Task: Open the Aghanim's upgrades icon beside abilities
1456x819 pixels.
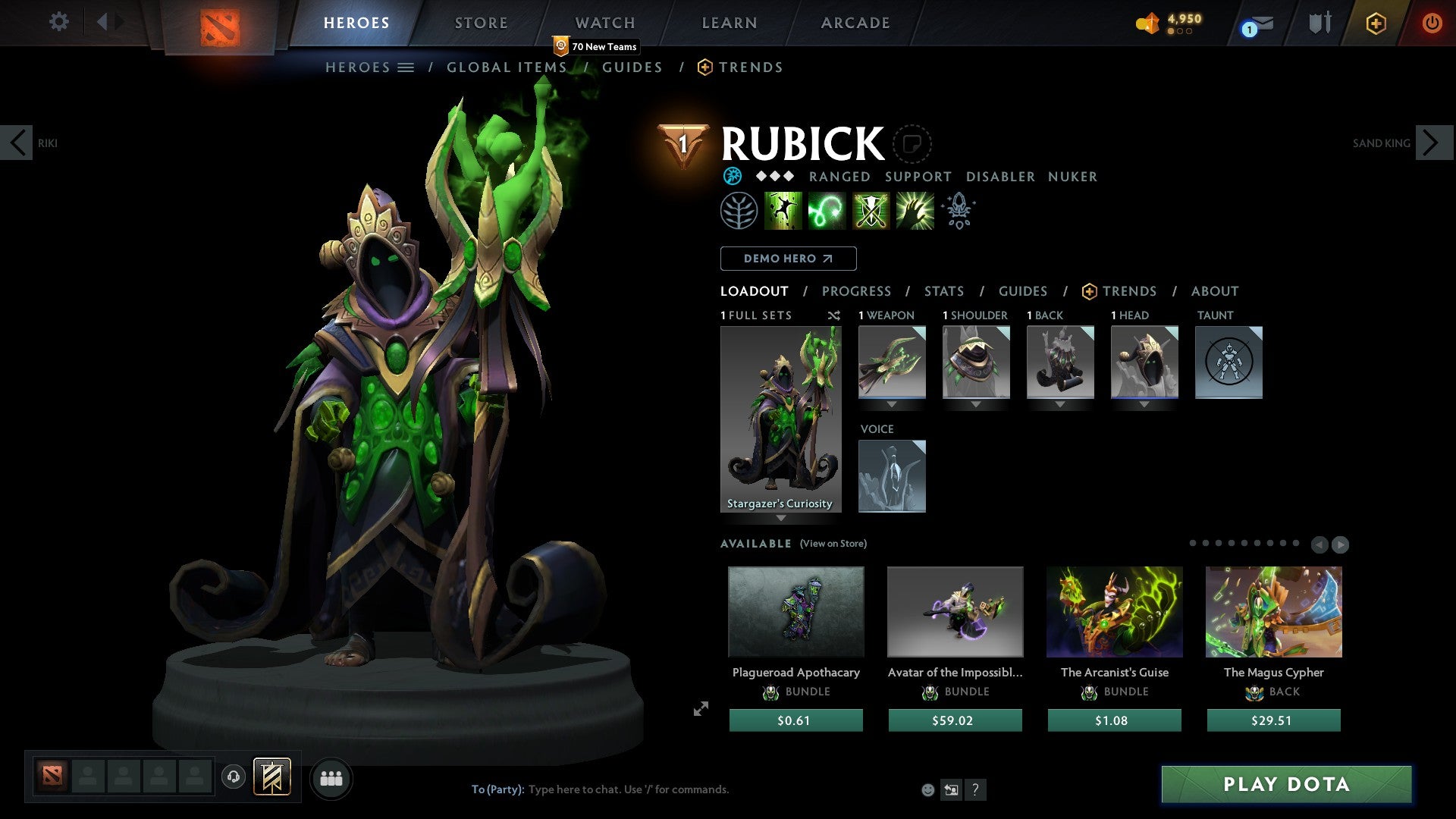Action: (958, 210)
